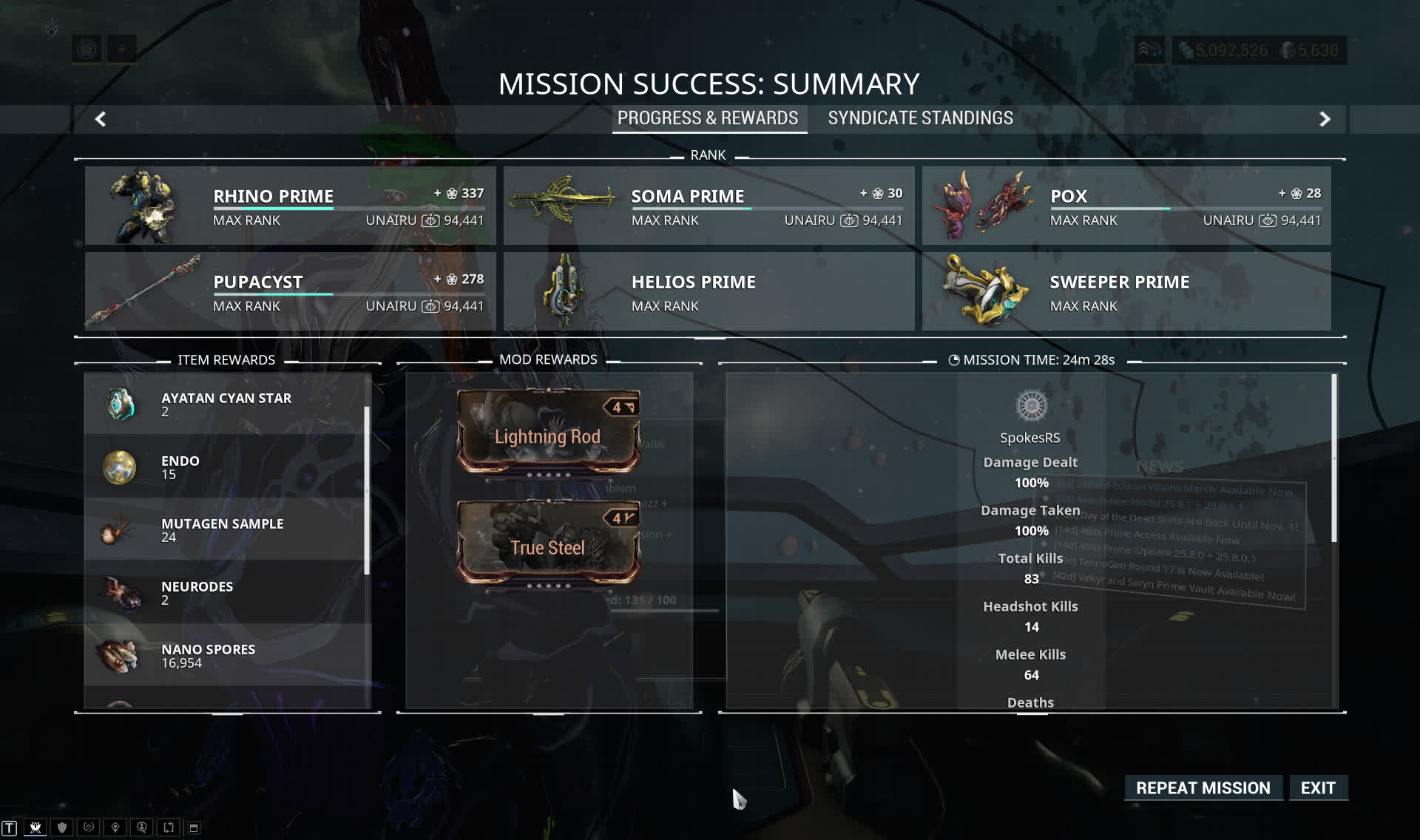The image size is (1420, 840).
Task: Click the Pox rank panel
Action: point(1126,206)
